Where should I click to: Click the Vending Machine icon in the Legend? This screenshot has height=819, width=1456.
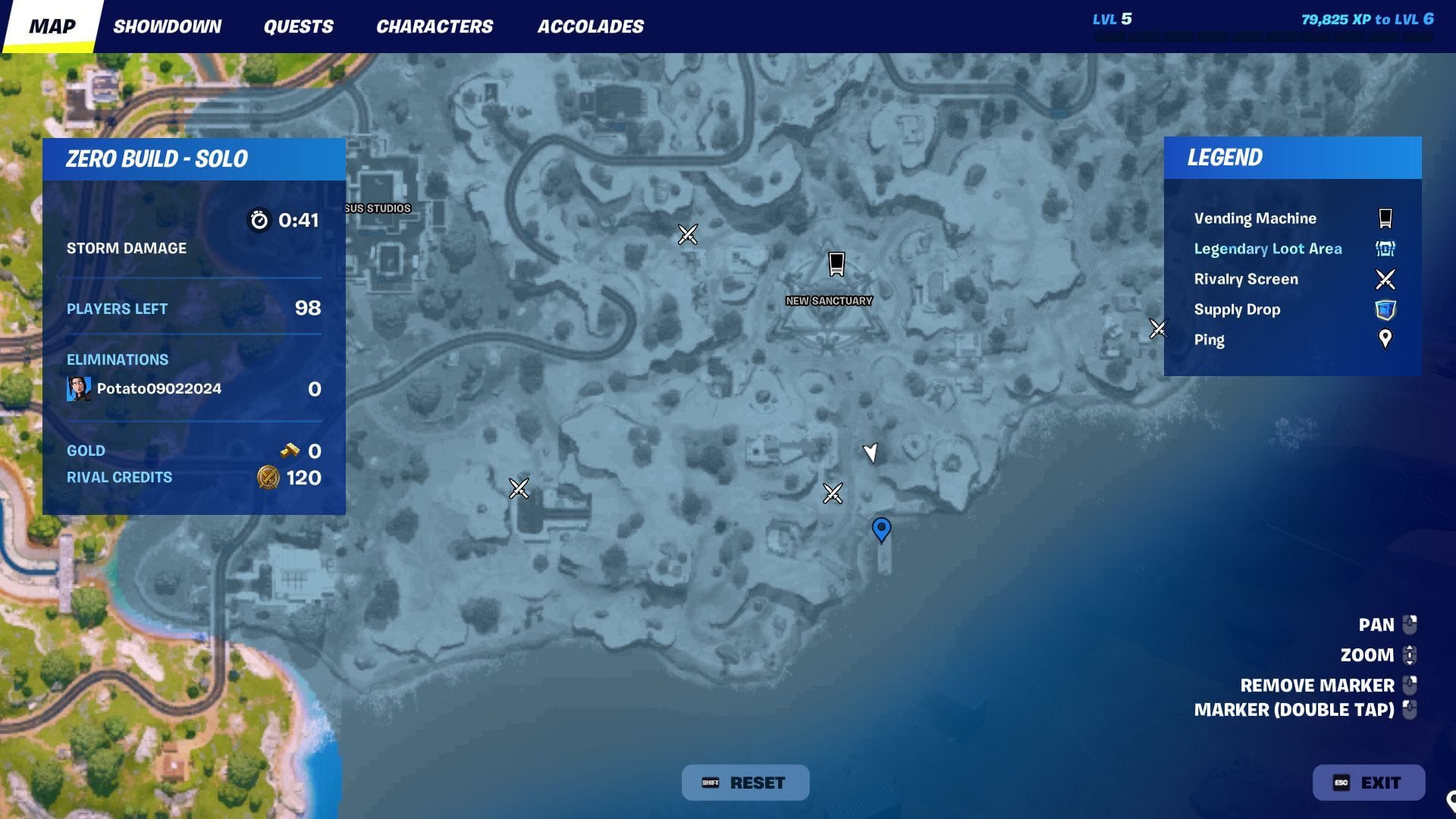pos(1385,218)
